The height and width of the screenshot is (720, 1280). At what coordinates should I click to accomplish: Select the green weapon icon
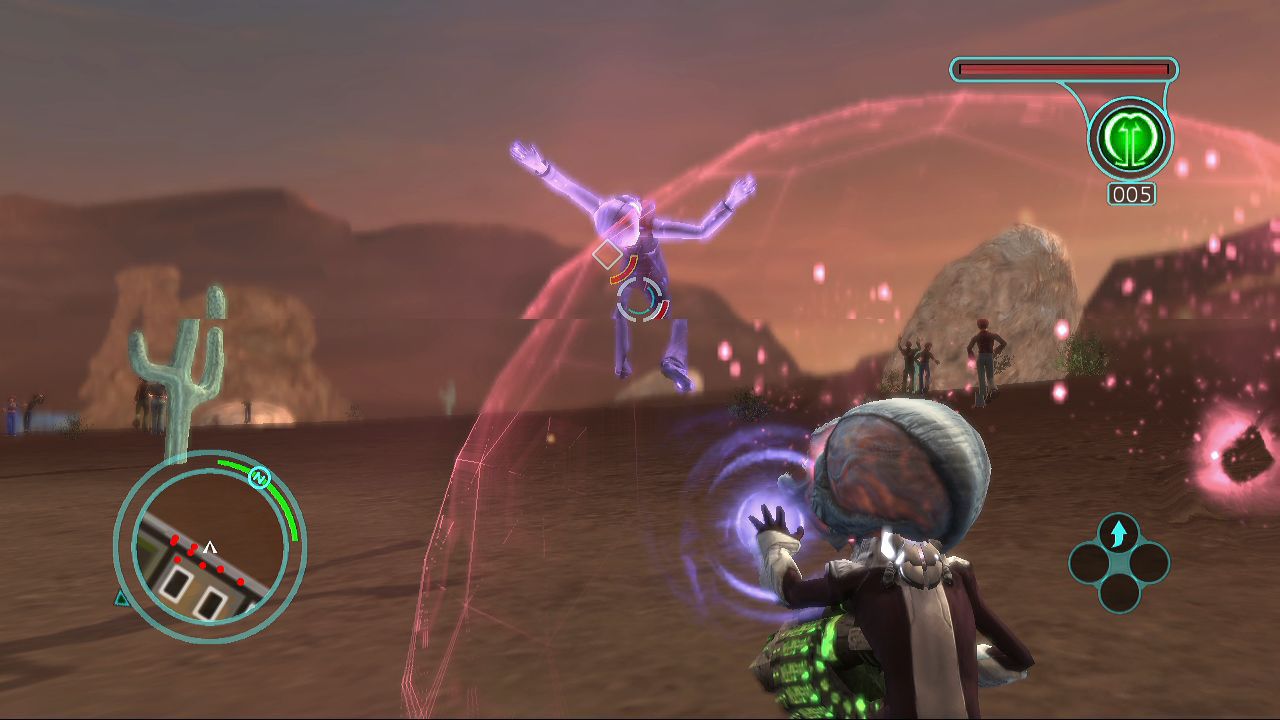pyautogui.click(x=1130, y=139)
